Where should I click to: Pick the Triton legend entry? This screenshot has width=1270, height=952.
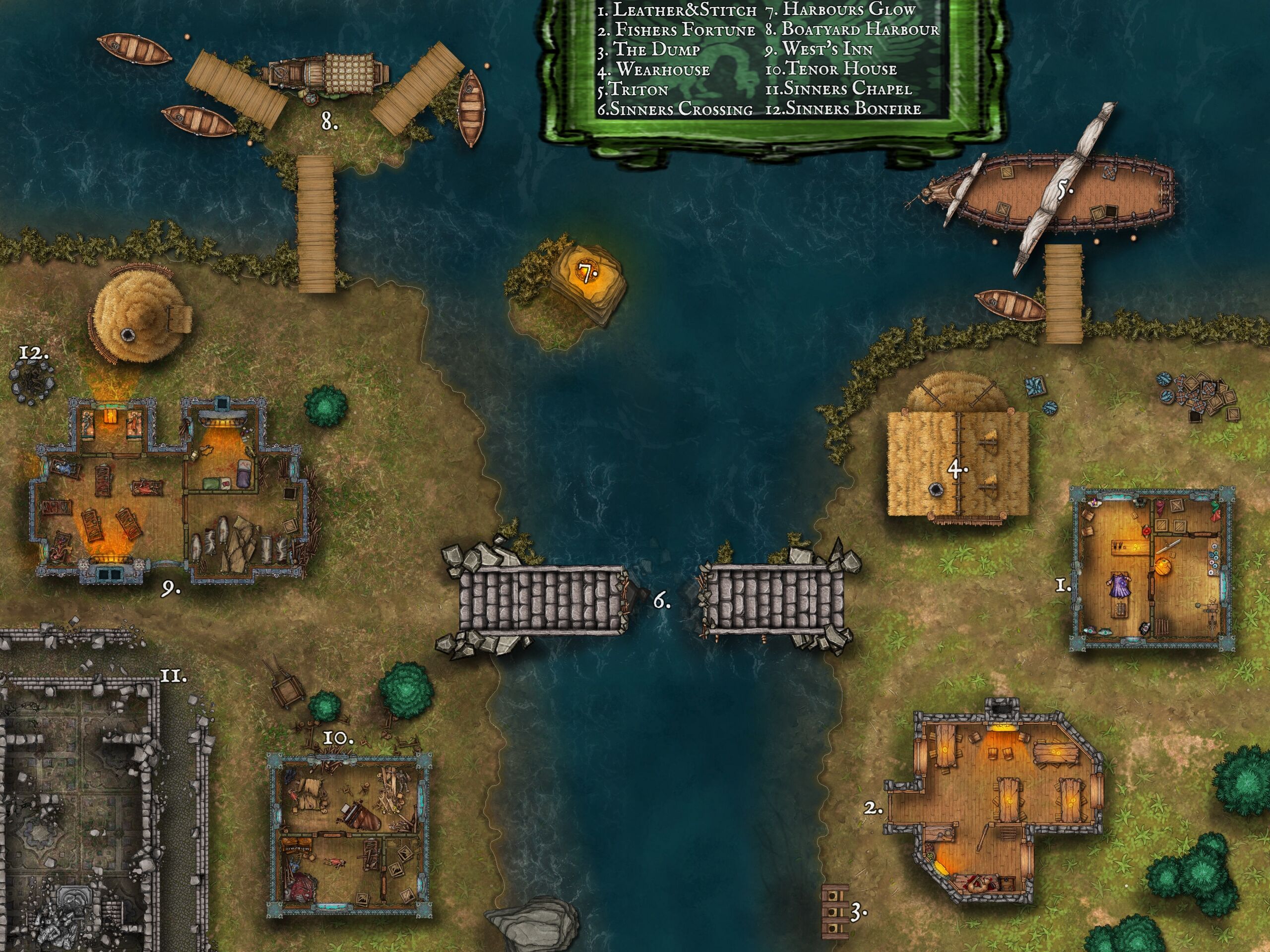(x=632, y=90)
